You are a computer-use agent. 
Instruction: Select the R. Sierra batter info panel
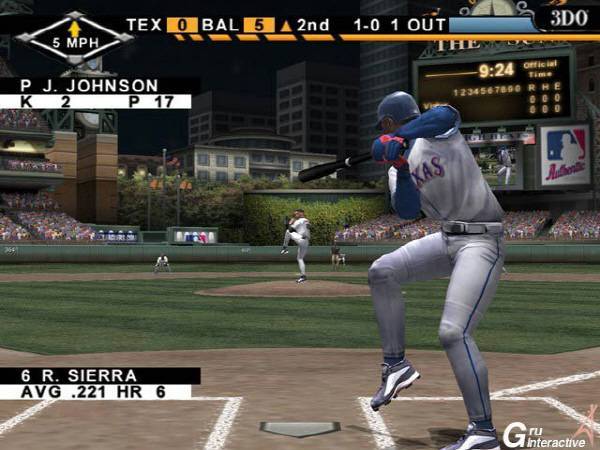98,383
